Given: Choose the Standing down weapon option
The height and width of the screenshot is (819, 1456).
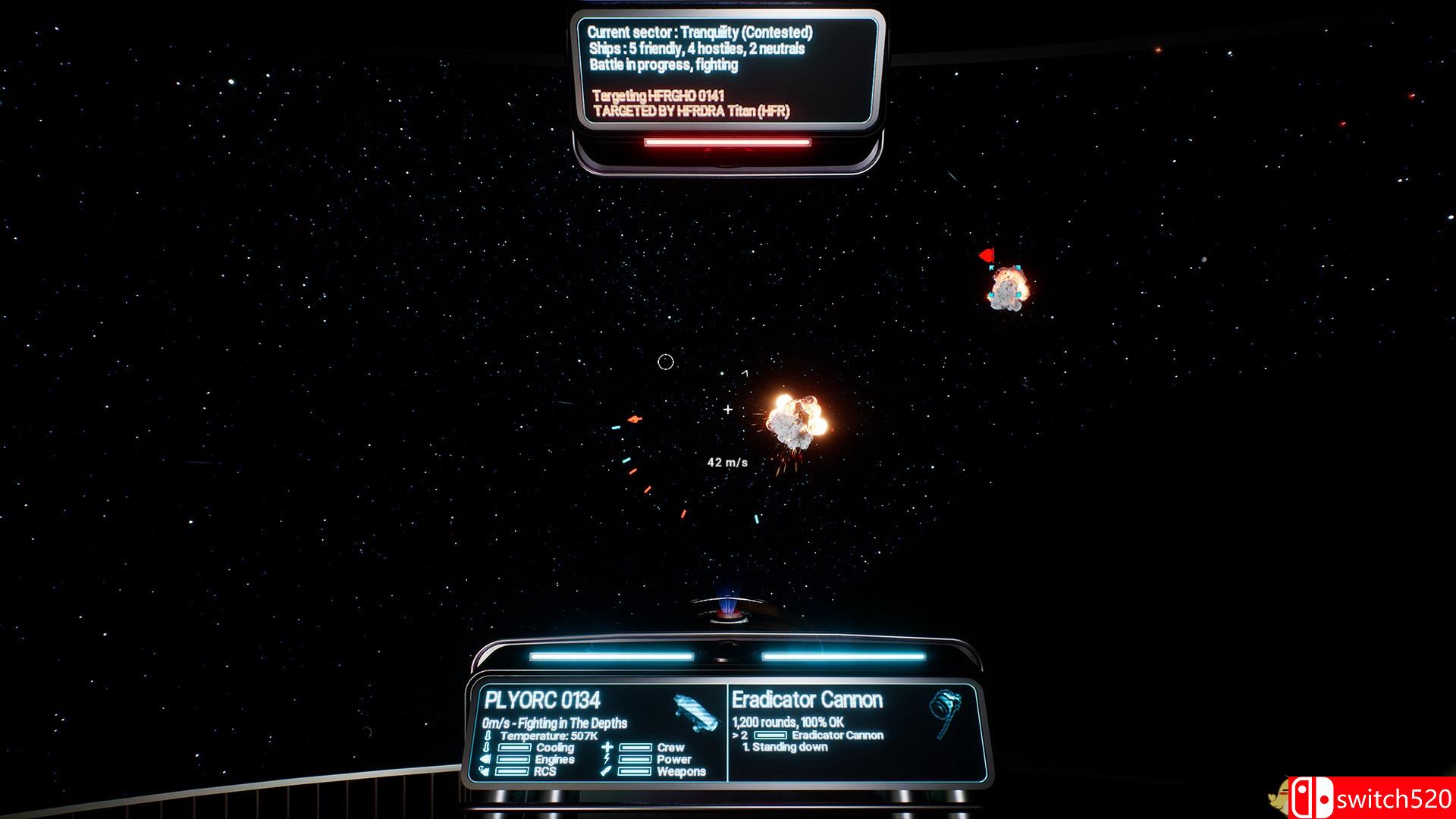Looking at the screenshot, I should pos(786,747).
